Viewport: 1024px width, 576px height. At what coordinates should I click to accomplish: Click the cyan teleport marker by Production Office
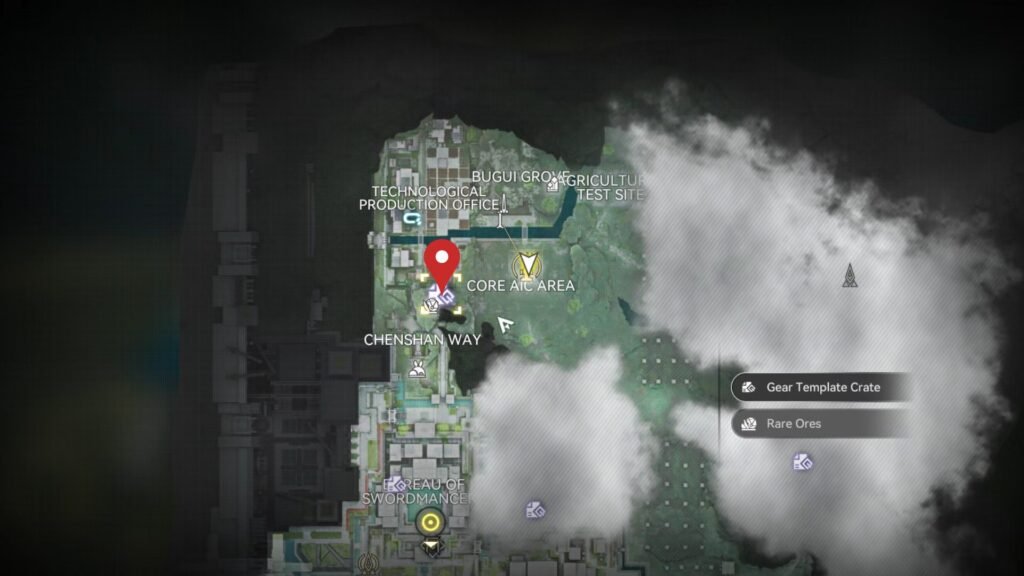pos(411,217)
